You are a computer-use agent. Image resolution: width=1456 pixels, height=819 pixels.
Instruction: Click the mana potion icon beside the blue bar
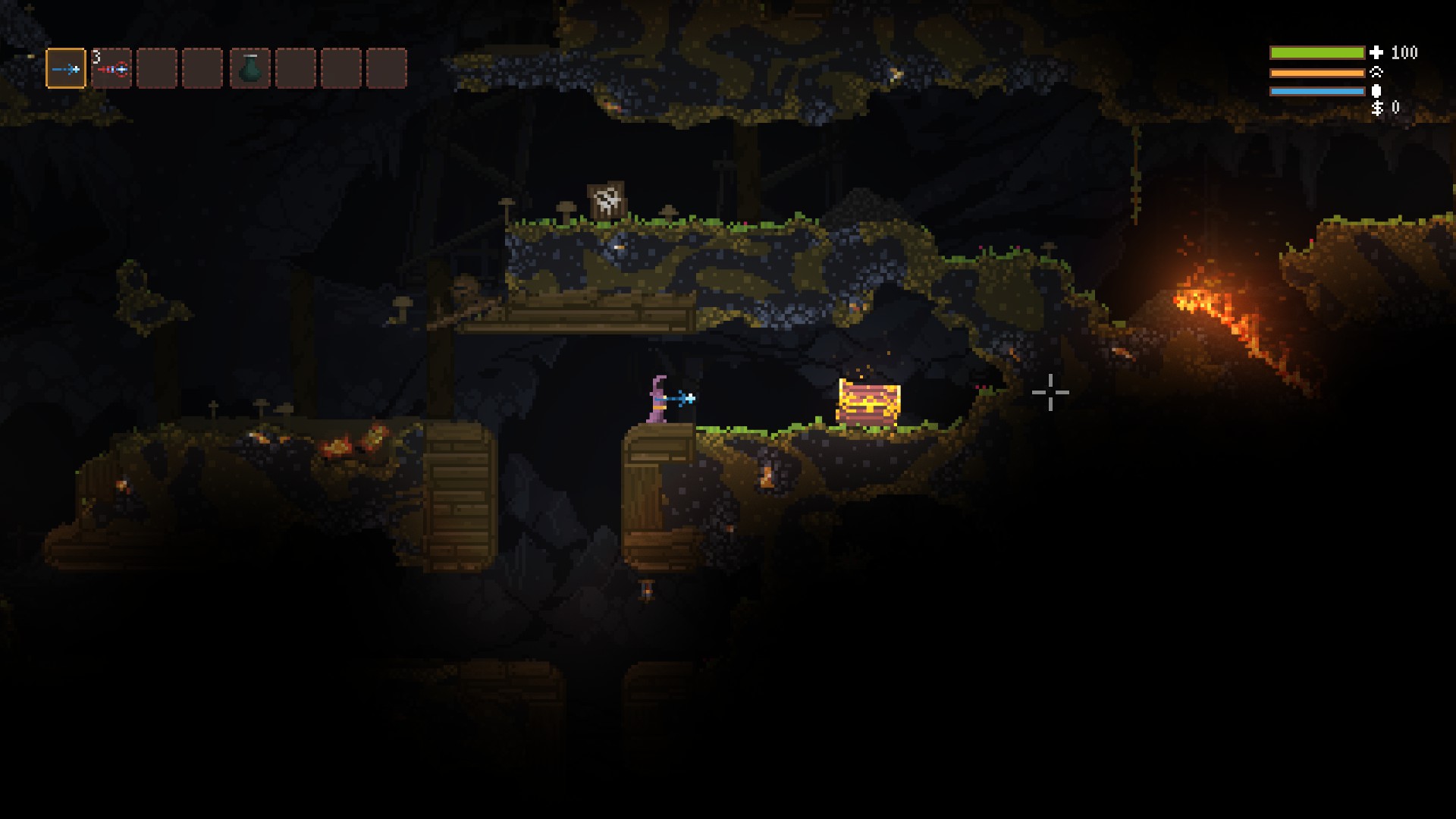point(1376,92)
